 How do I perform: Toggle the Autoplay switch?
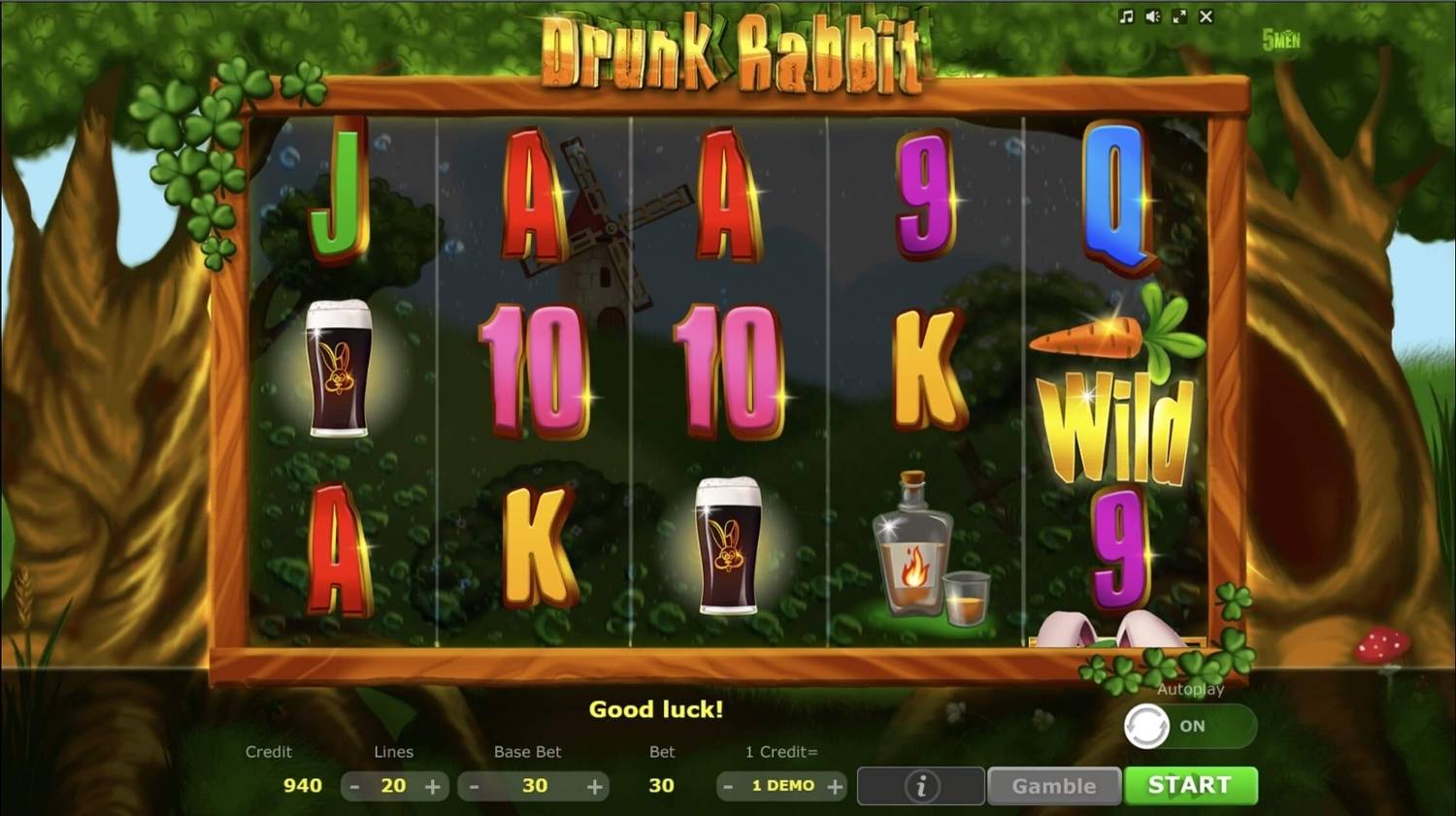(1189, 726)
